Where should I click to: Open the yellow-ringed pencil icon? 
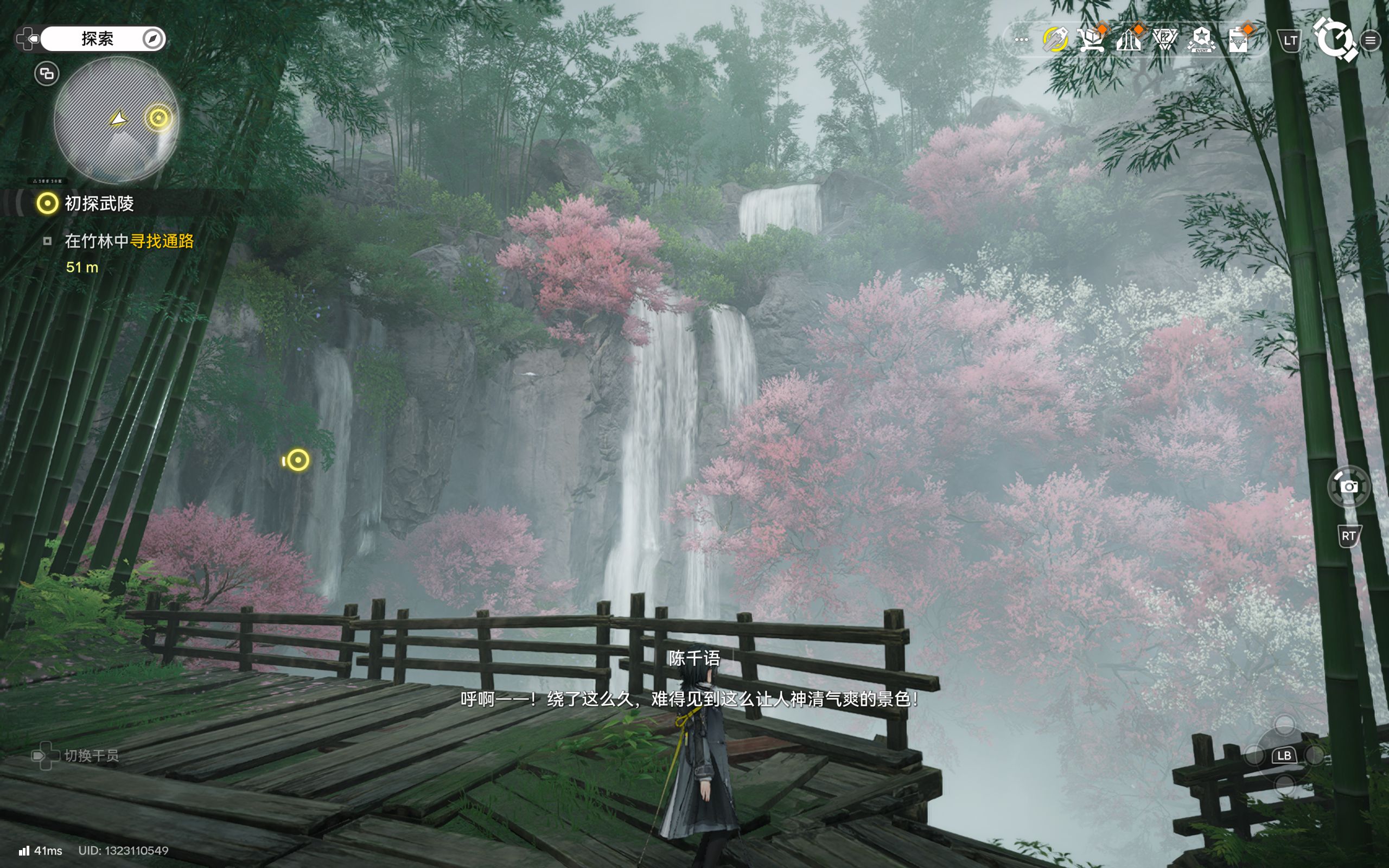1055,40
